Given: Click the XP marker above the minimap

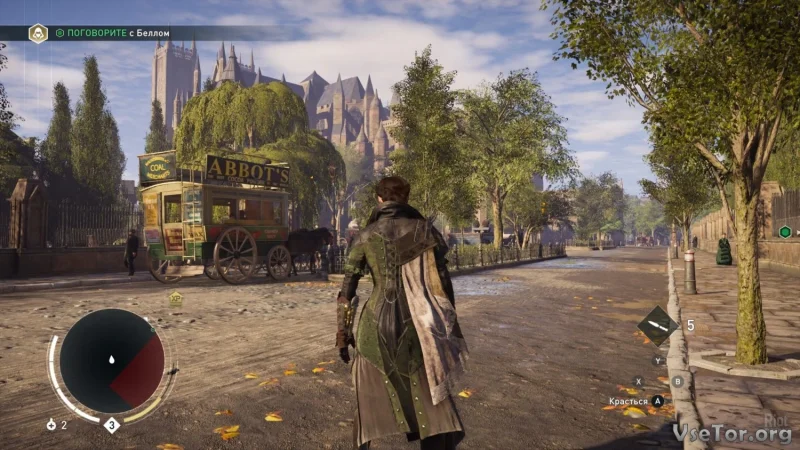Looking at the screenshot, I should (x=176, y=298).
